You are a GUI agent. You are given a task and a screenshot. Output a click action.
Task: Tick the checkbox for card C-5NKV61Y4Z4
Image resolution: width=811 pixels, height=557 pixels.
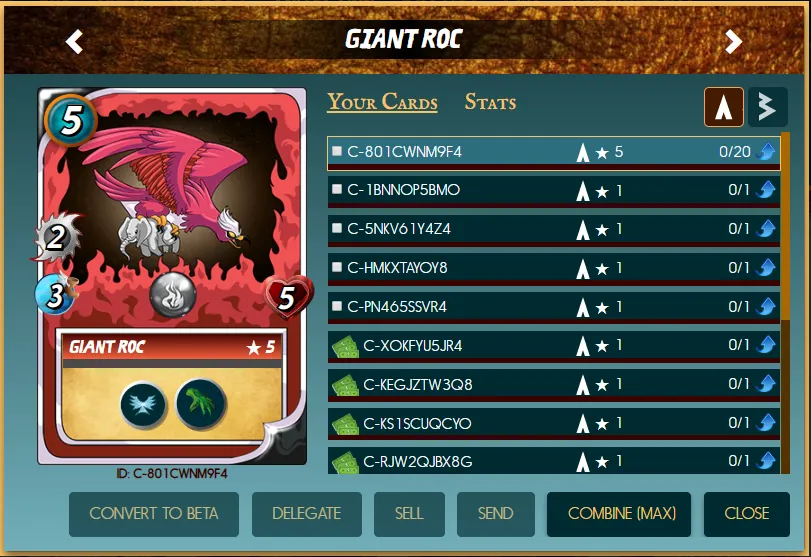tap(337, 229)
